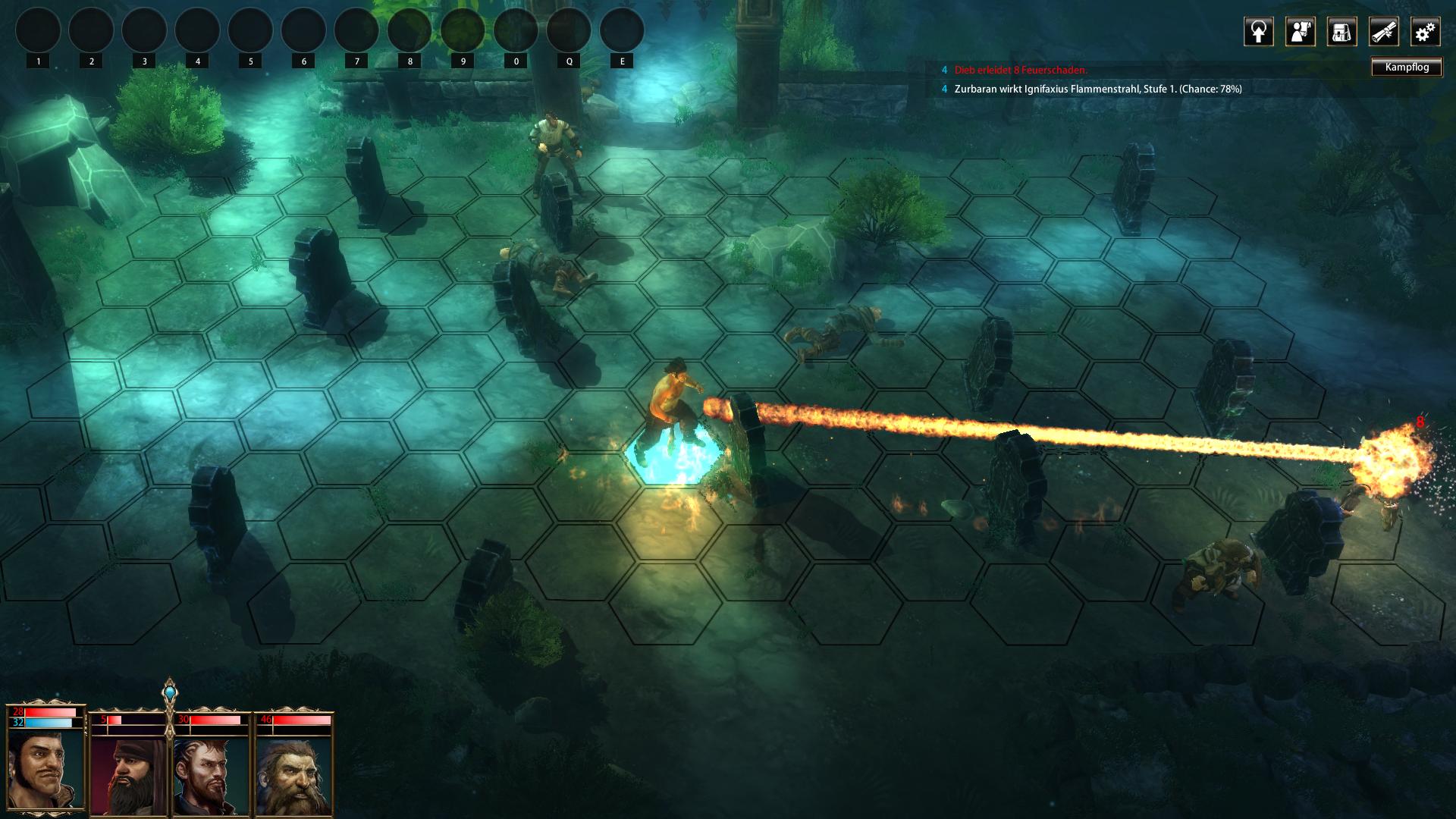Open the scroll quest journal
1456x819 pixels.
[x=1383, y=32]
